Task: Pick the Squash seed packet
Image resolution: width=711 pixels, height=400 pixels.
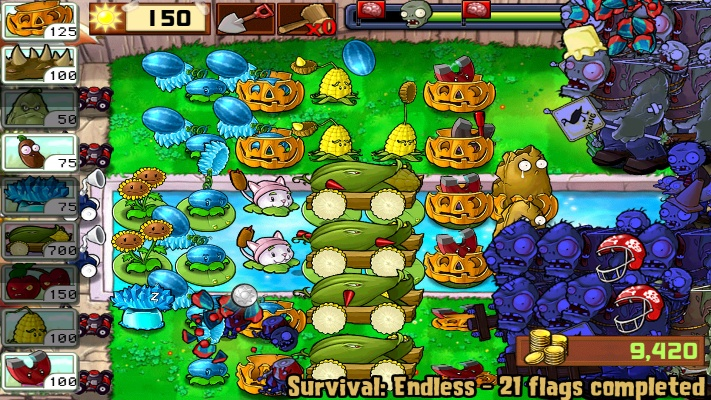Action: 39,108
